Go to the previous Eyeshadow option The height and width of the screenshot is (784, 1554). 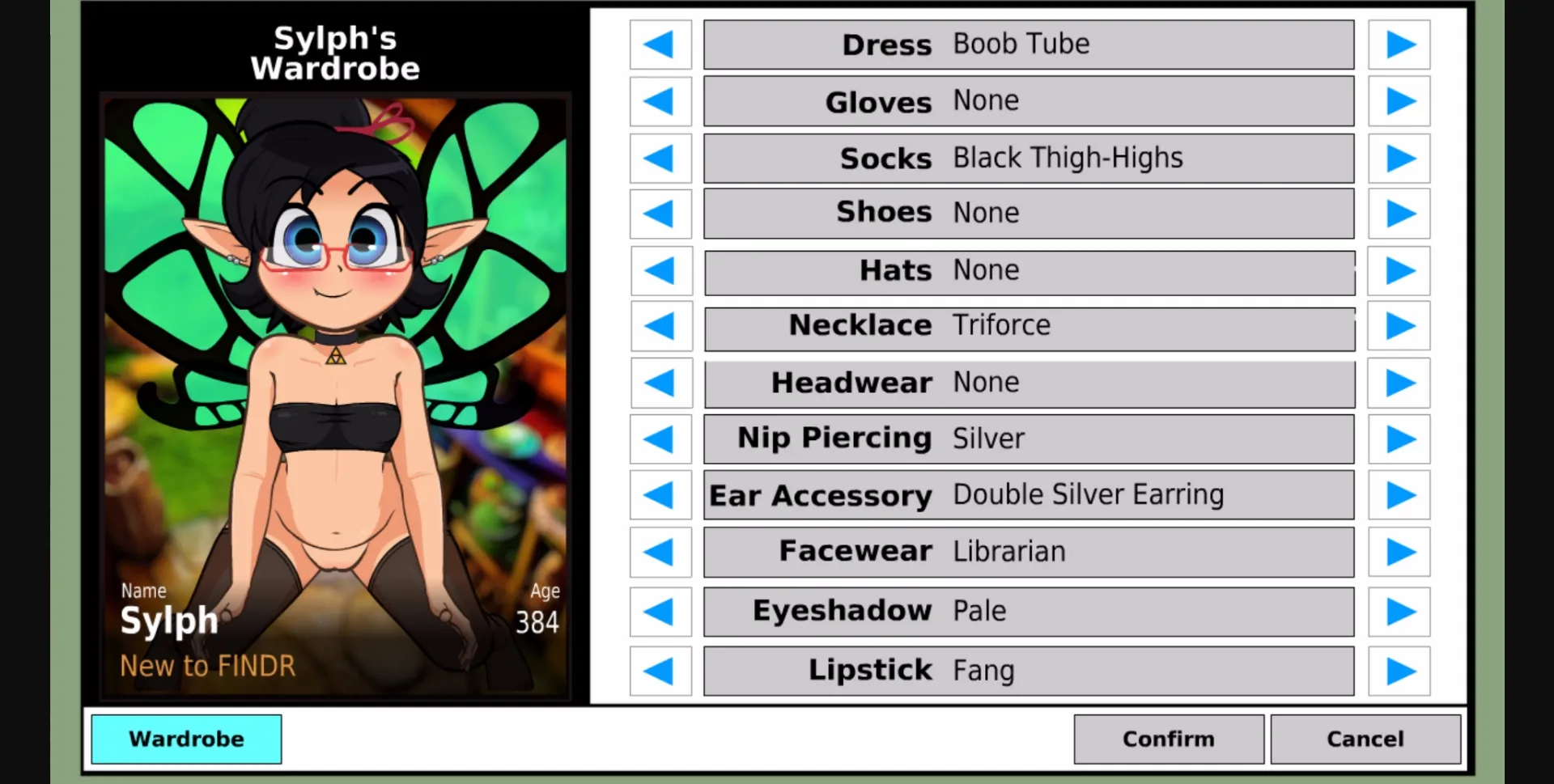tap(660, 612)
